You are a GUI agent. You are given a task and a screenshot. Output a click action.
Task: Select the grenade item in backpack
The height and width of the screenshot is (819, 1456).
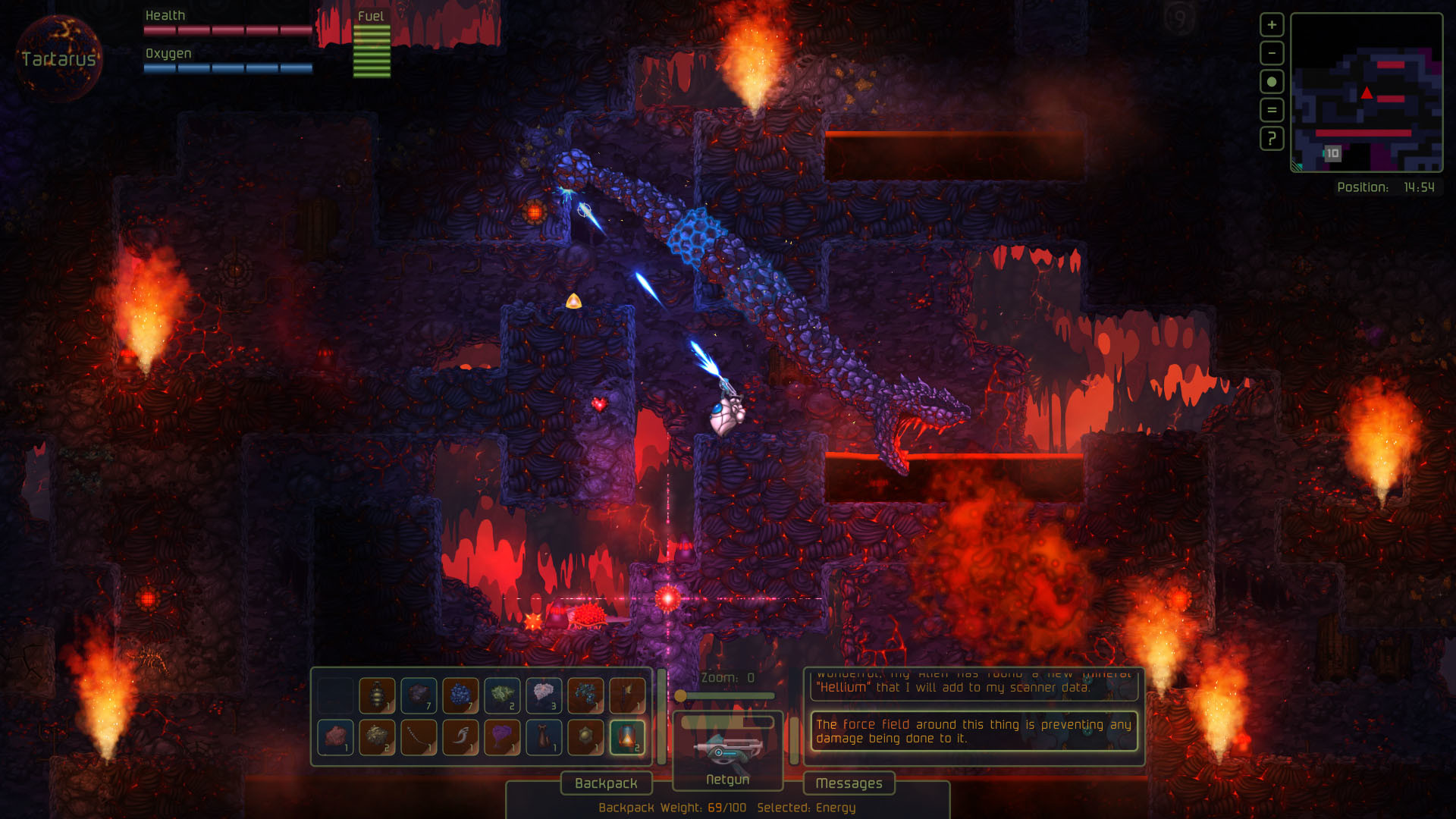[377, 695]
